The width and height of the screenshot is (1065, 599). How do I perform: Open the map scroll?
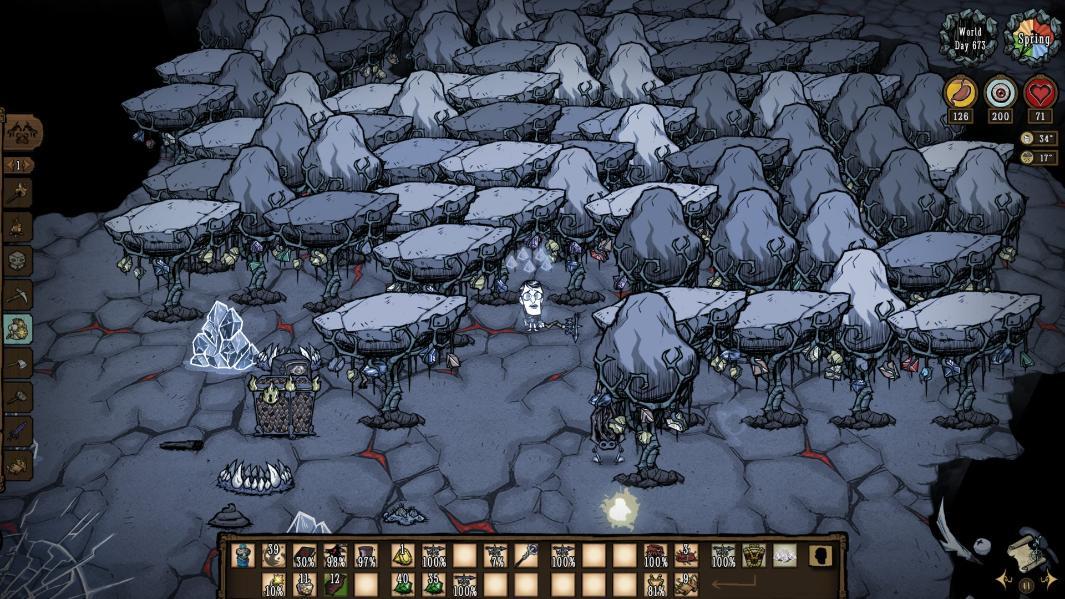[1028, 551]
